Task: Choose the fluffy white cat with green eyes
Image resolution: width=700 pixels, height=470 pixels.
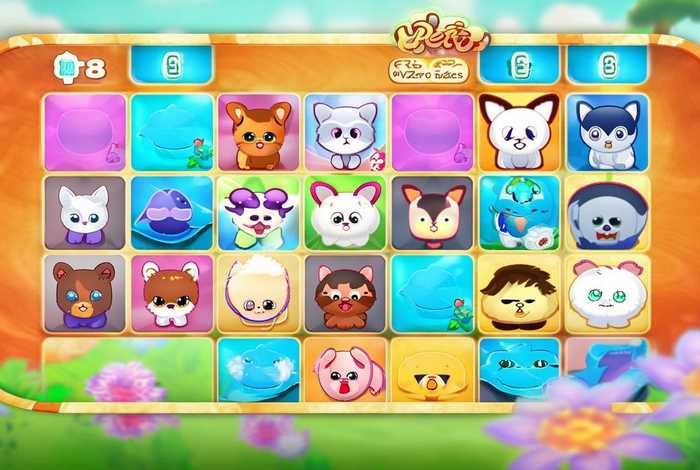Action: [606, 292]
